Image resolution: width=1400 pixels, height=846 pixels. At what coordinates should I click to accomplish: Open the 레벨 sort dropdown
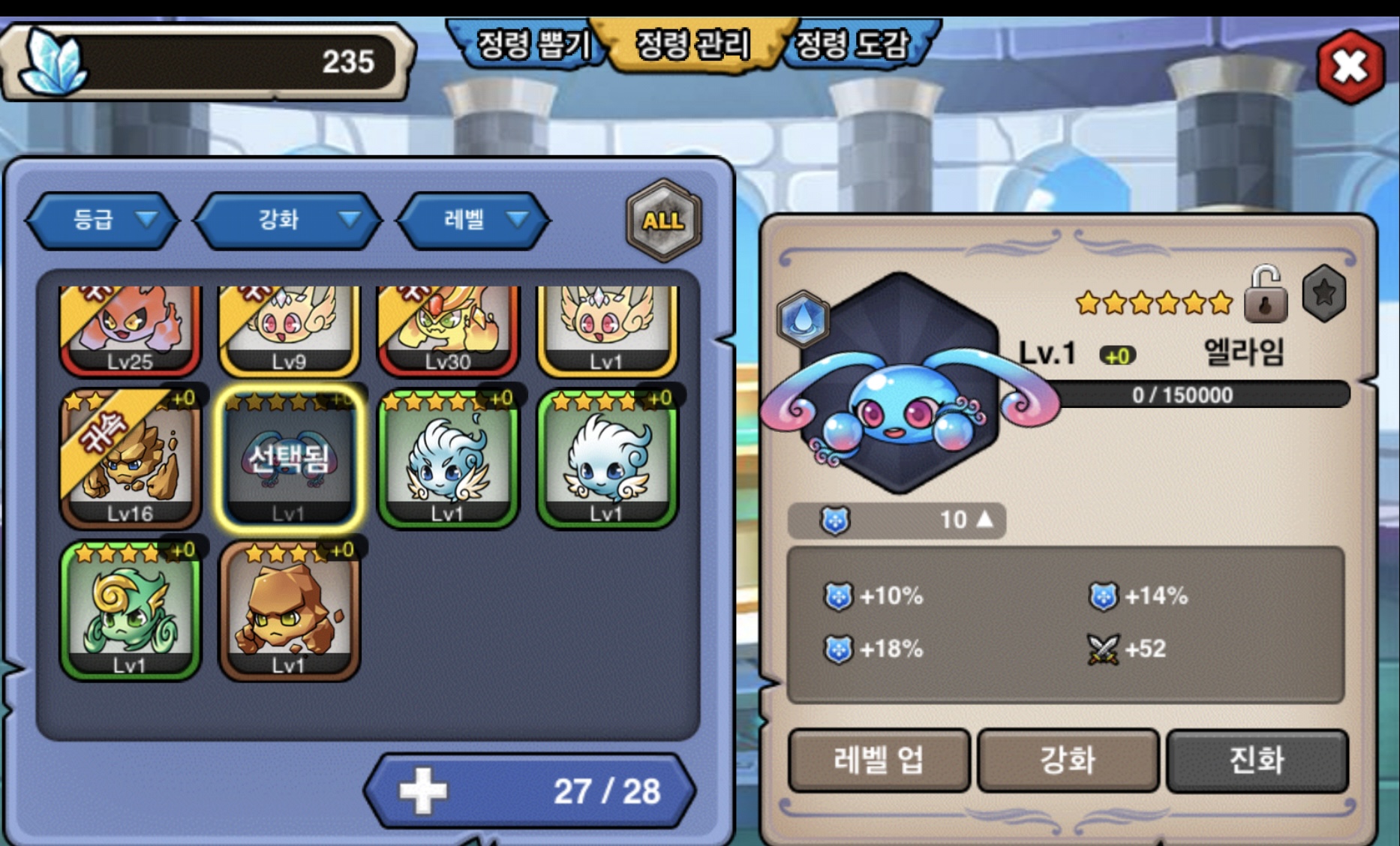[x=474, y=220]
